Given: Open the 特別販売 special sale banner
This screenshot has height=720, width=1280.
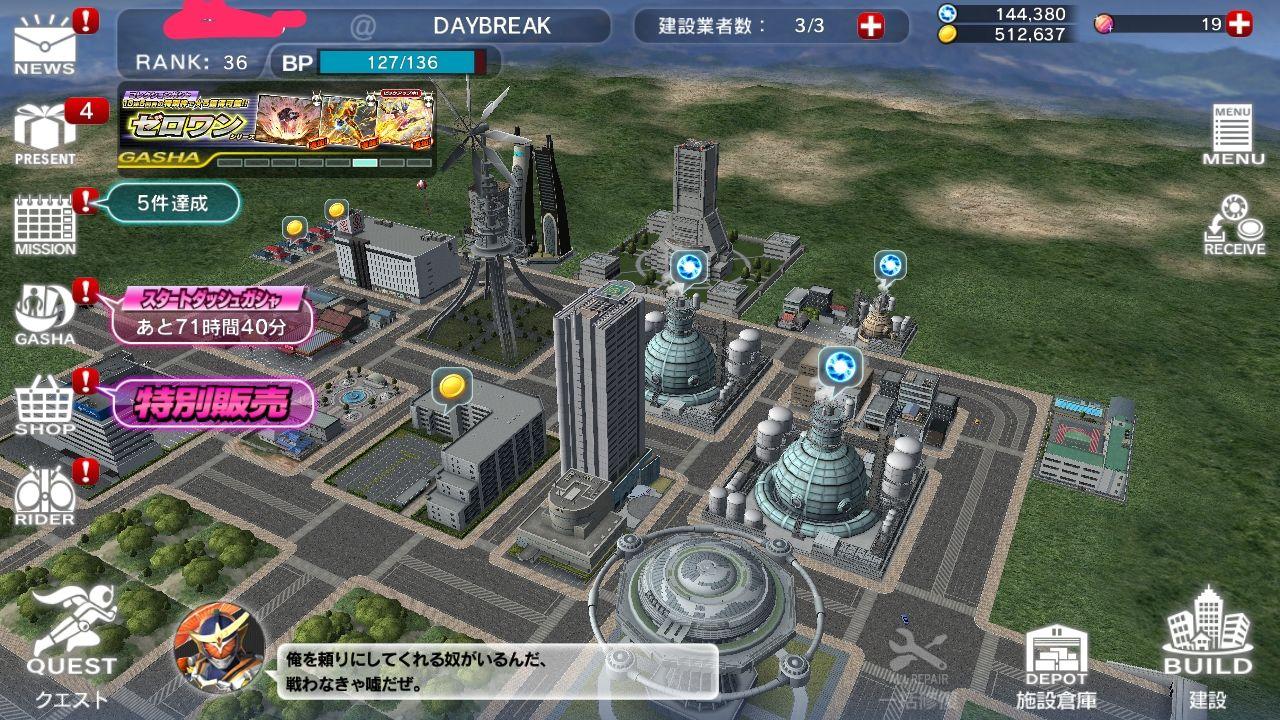Looking at the screenshot, I should tap(212, 404).
